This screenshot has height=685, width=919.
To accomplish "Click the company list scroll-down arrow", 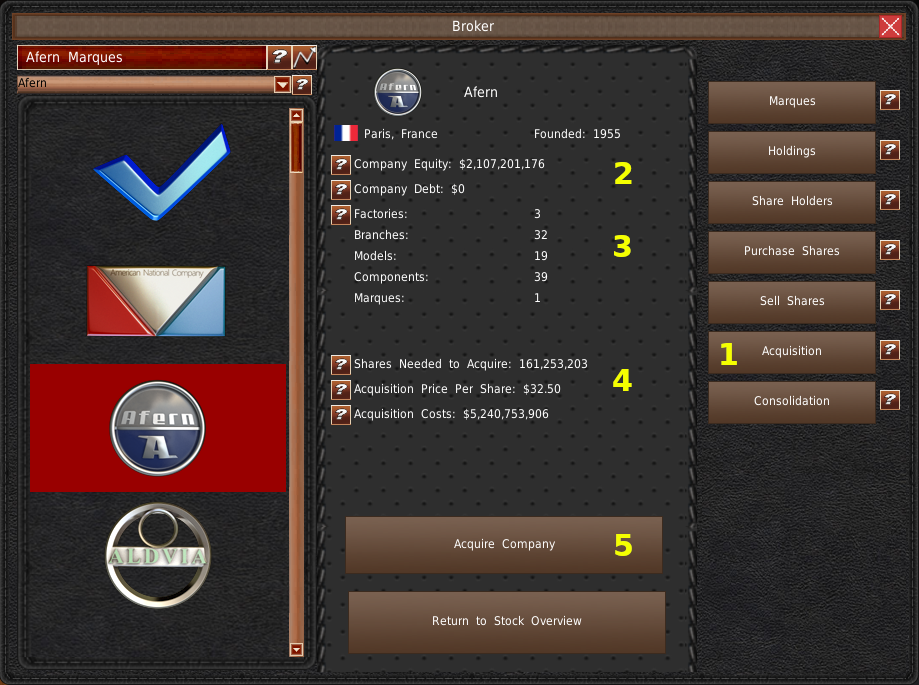I will click(x=296, y=649).
